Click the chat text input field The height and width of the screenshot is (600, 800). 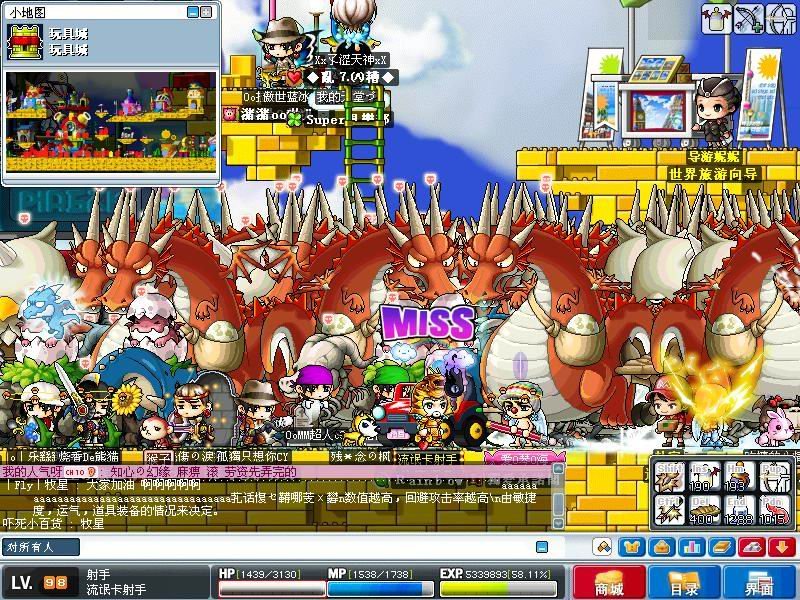300,547
